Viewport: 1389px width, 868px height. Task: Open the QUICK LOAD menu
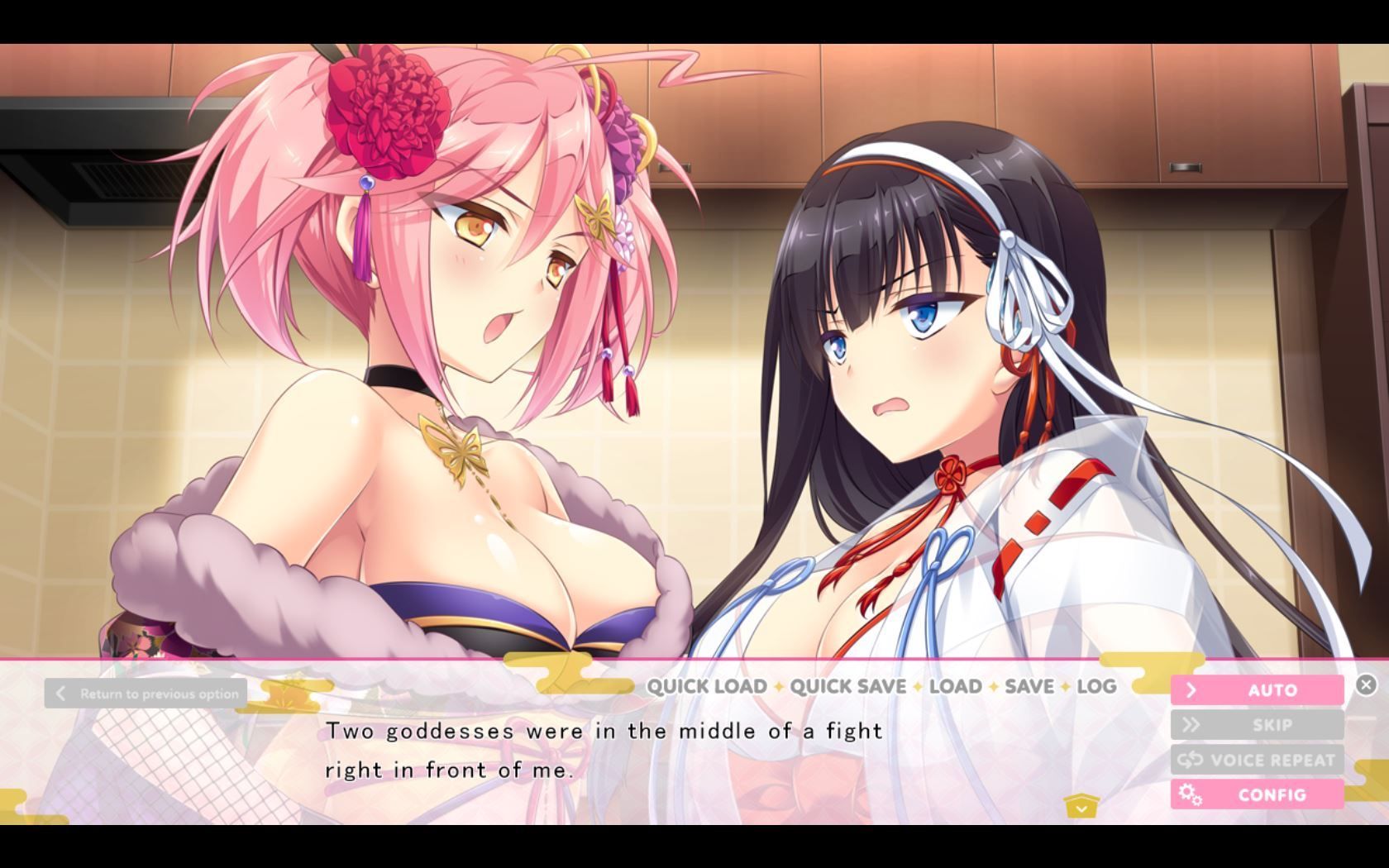(707, 686)
